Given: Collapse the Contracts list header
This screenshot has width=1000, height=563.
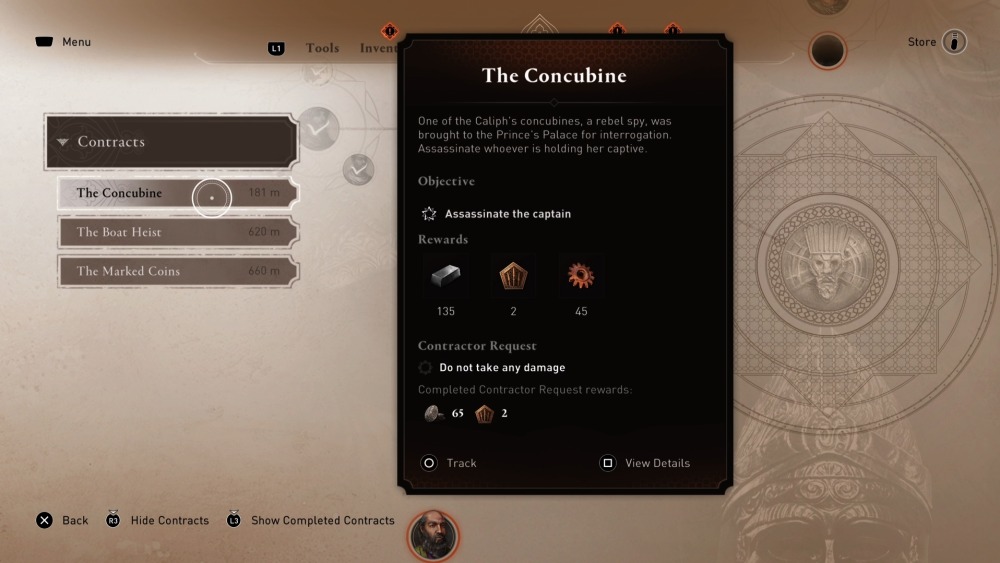Looking at the screenshot, I should pos(170,142).
